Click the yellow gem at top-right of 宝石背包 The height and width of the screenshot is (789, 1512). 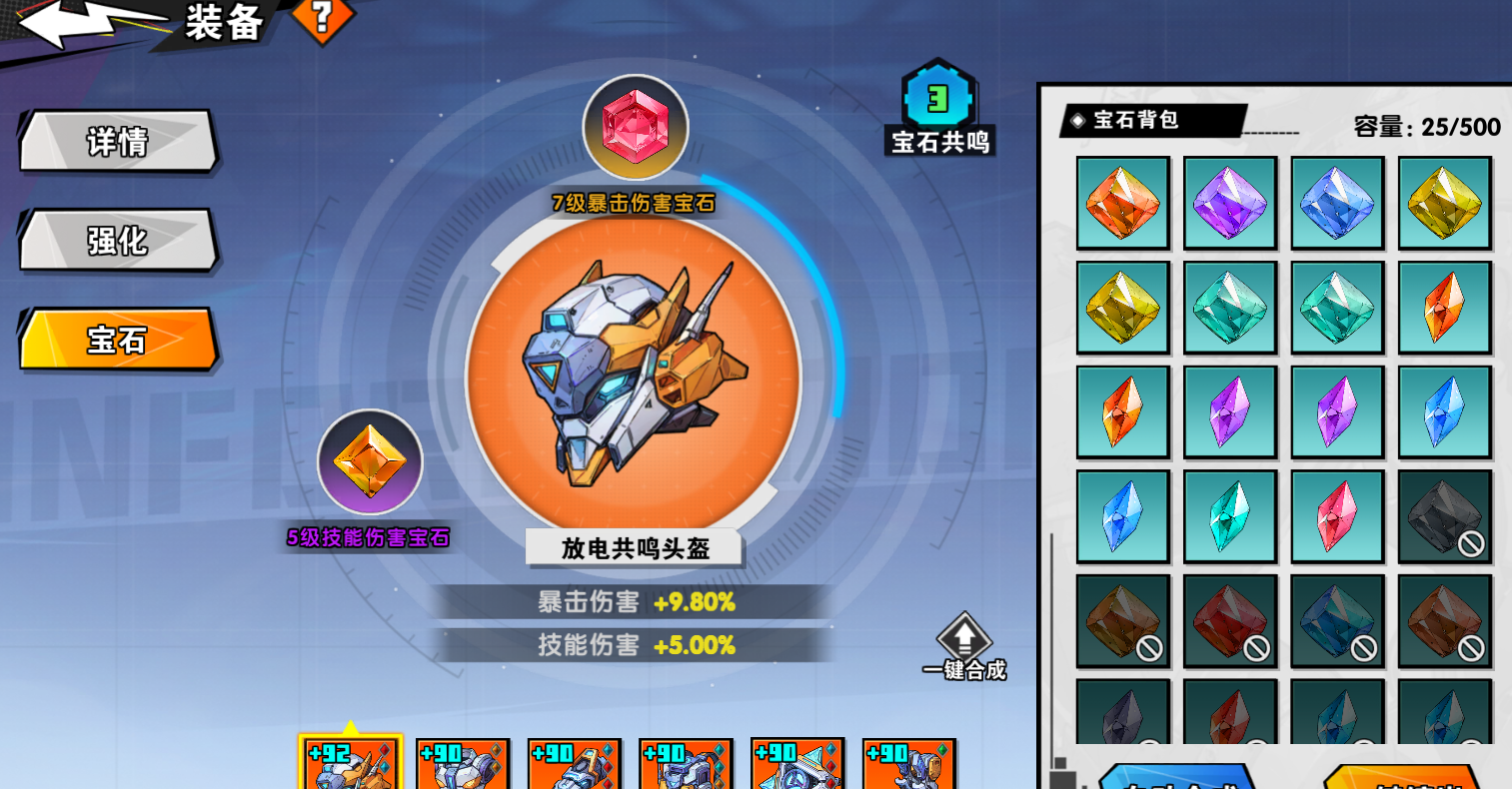1445,202
